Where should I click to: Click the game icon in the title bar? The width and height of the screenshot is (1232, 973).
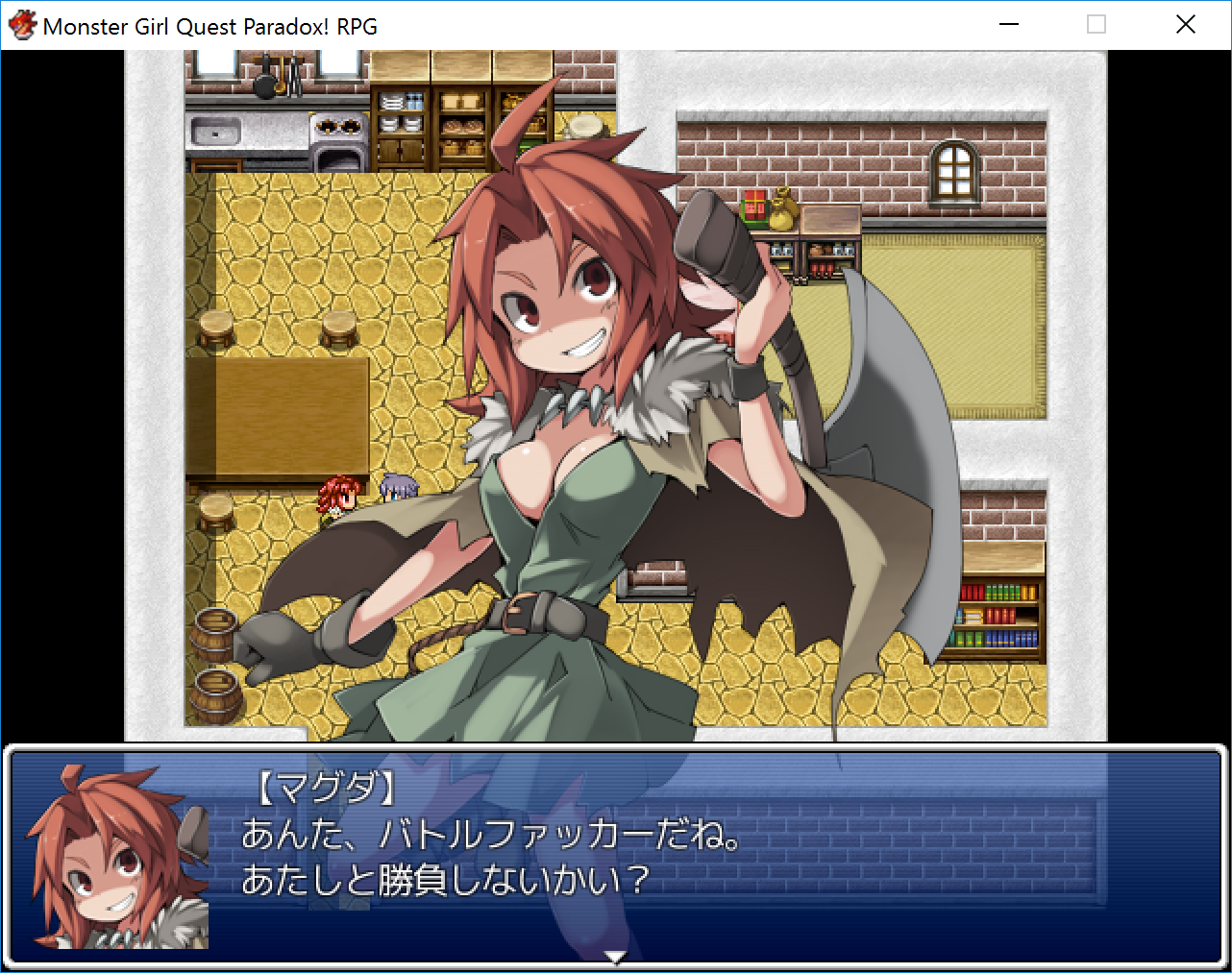(21, 25)
